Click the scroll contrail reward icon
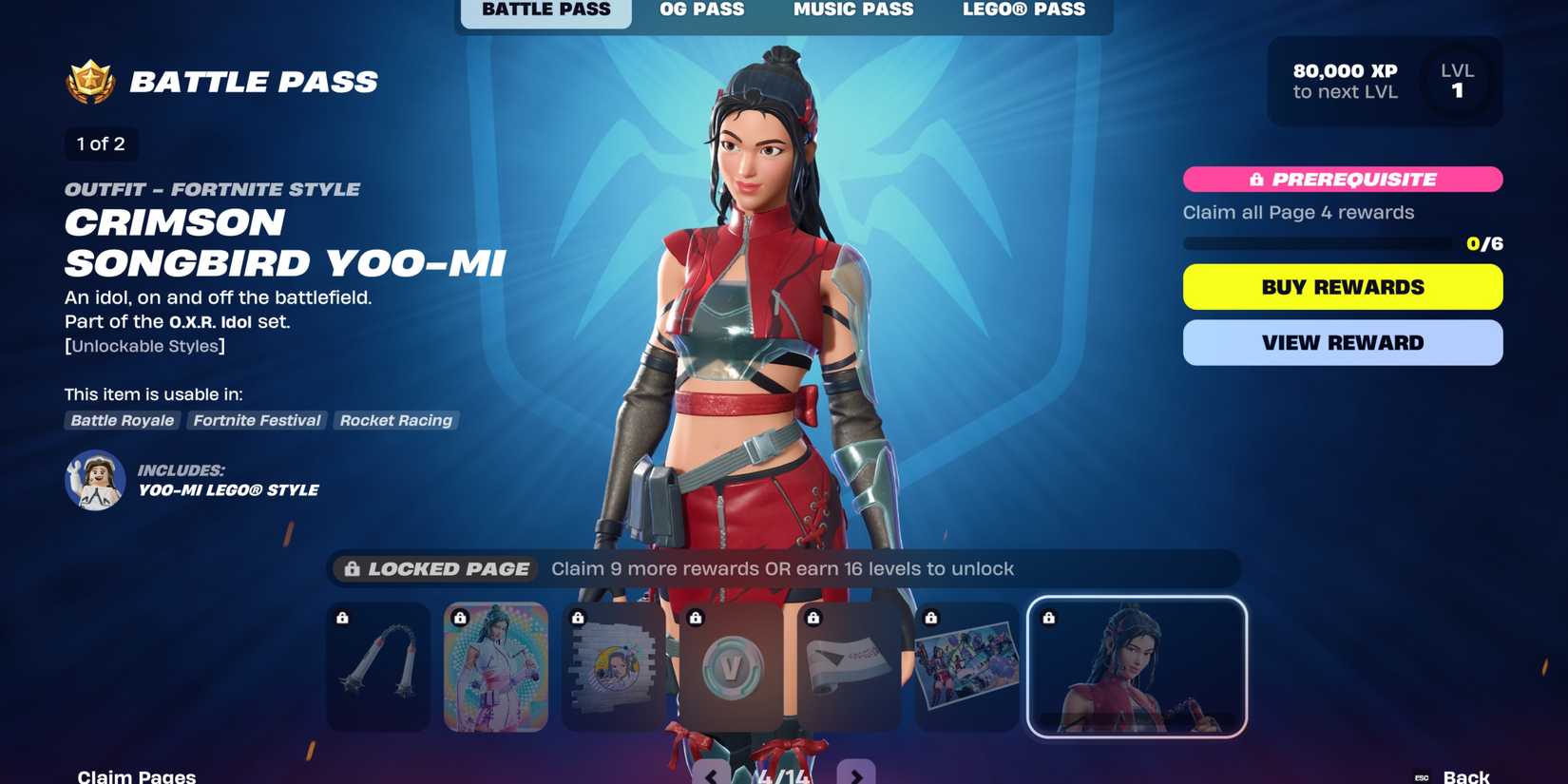Screen dimensions: 1568x784 coord(849,666)
